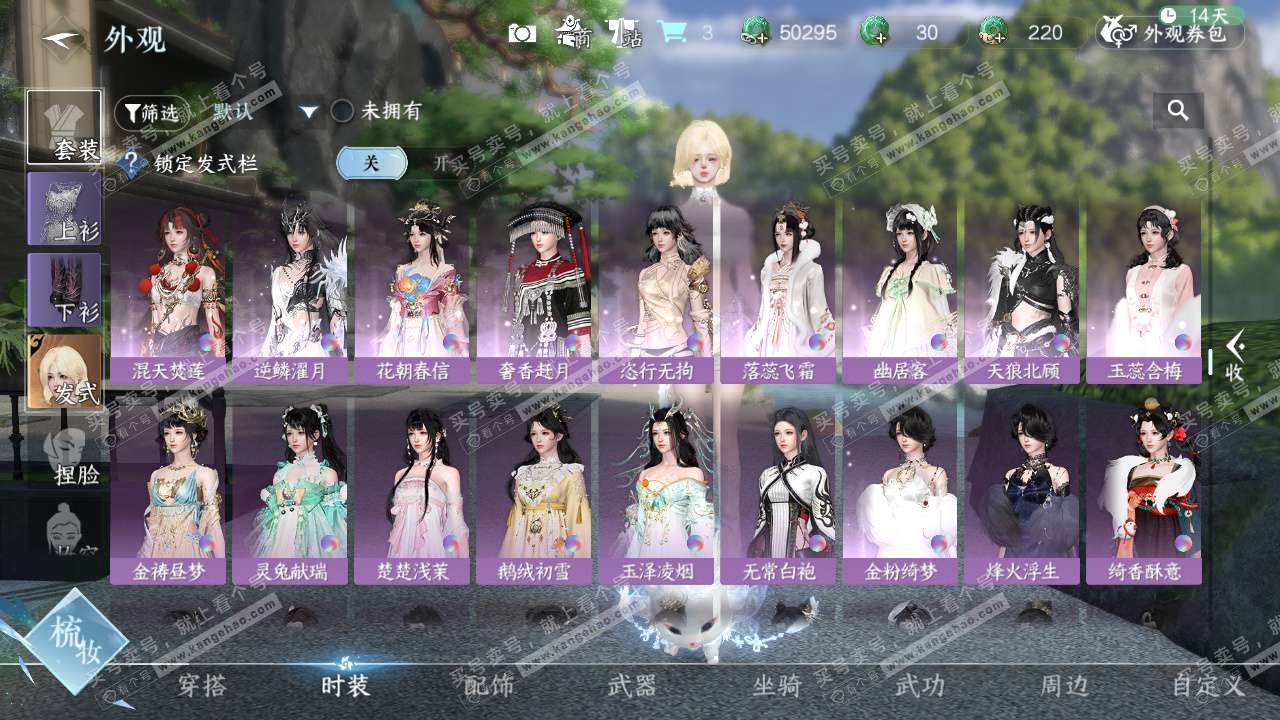This screenshot has width=1280, height=720.
Task: Select the 绮香酥意 outfit card
Action: [x=1144, y=490]
